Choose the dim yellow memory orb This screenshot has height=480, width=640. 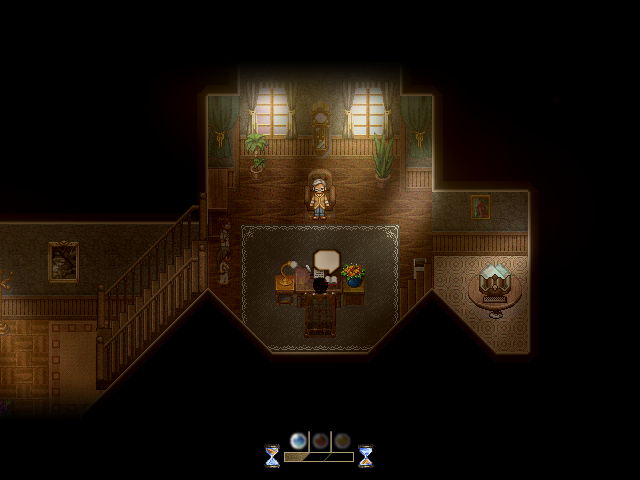342,440
